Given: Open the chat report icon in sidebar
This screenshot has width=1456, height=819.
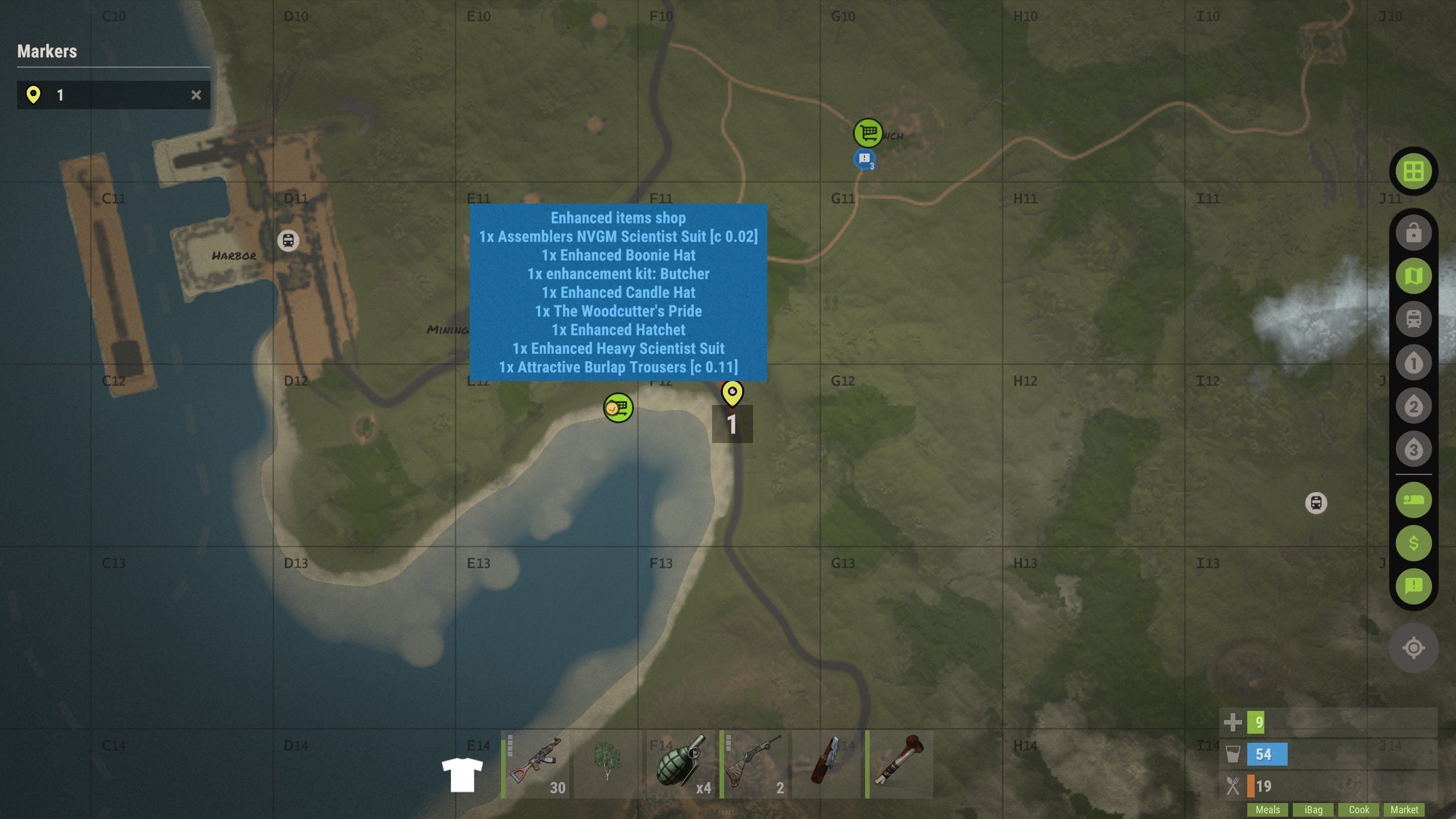Looking at the screenshot, I should pyautogui.click(x=1413, y=585).
